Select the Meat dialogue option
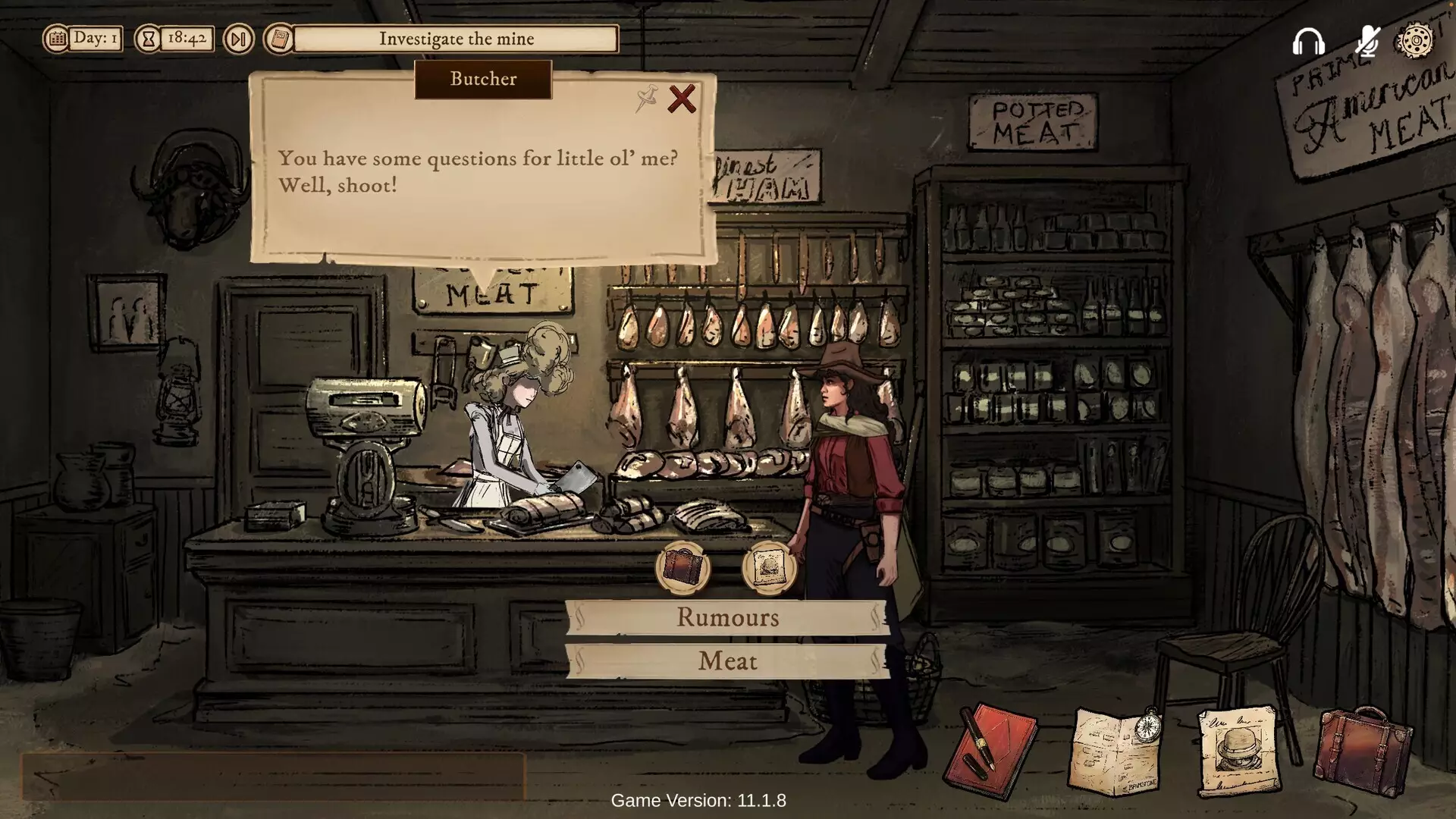Viewport: 1456px width, 819px height. click(x=728, y=661)
